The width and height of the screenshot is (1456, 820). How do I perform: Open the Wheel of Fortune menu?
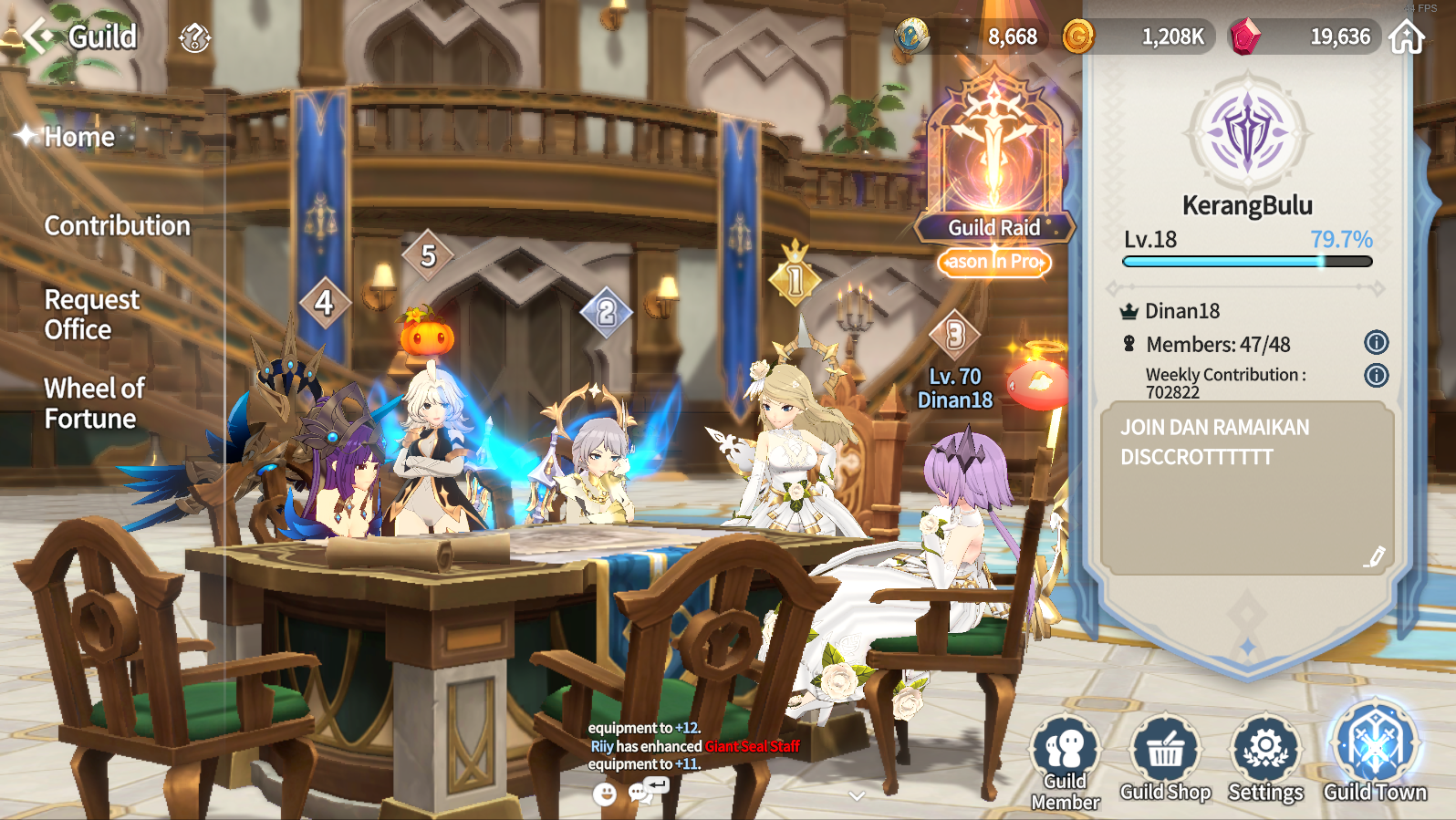[94, 403]
